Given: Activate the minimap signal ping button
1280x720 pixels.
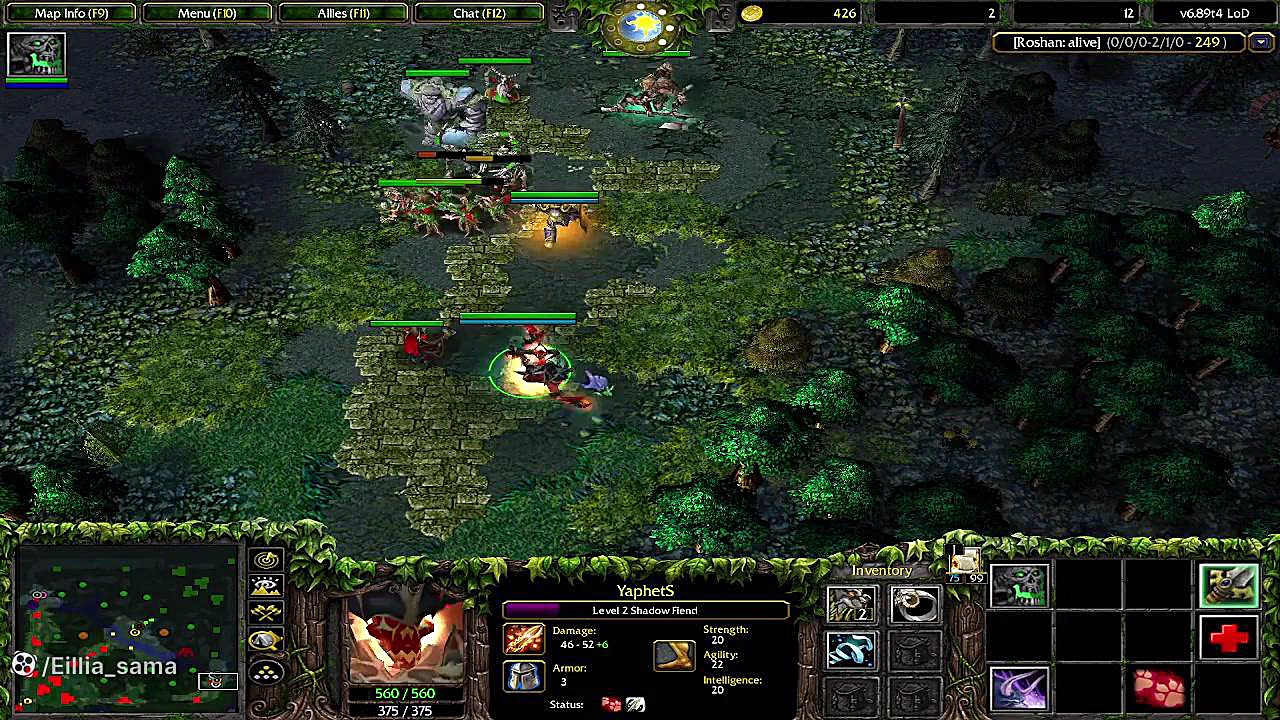Looking at the screenshot, I should (x=266, y=560).
